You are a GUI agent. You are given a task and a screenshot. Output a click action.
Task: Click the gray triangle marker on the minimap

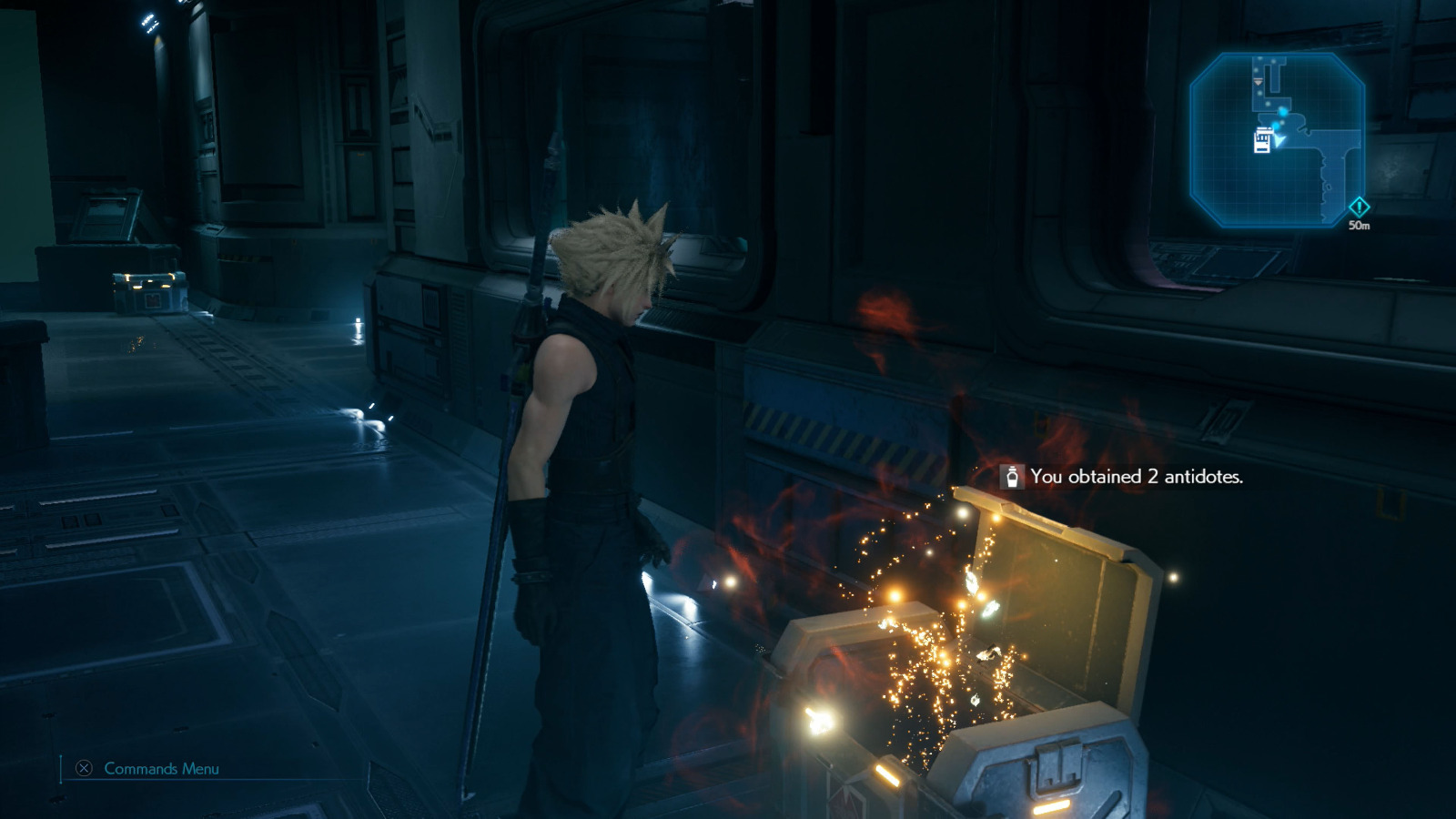[1259, 82]
